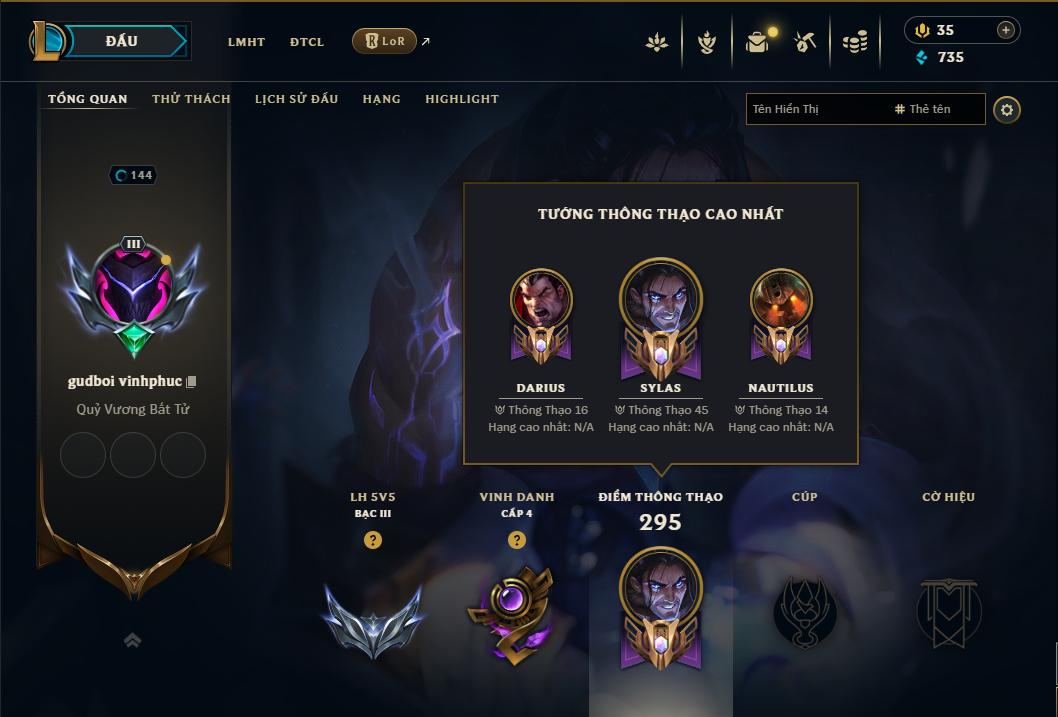Click the Vinh Danh help question mark

[517, 540]
